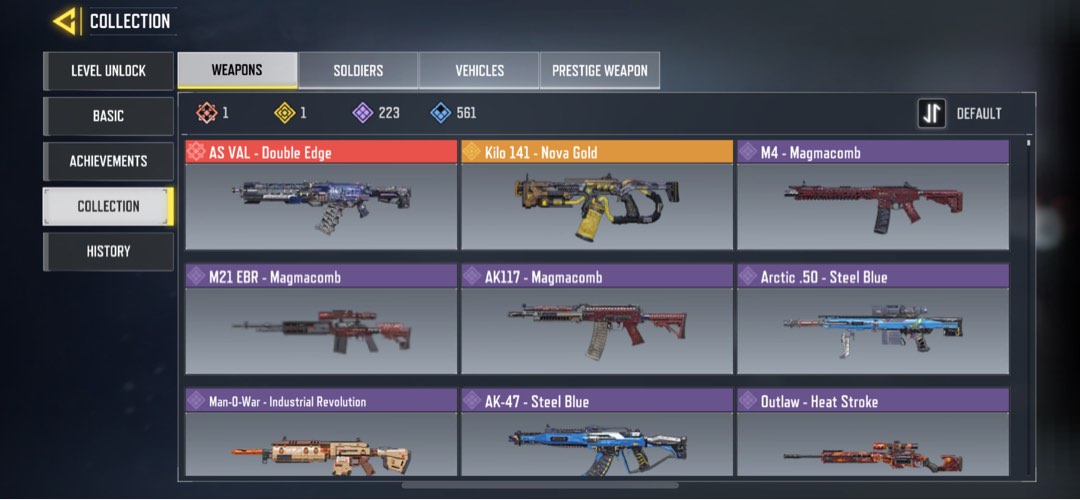
Task: Open the Man-O-War - Industrial Revolution card
Action: (x=321, y=436)
